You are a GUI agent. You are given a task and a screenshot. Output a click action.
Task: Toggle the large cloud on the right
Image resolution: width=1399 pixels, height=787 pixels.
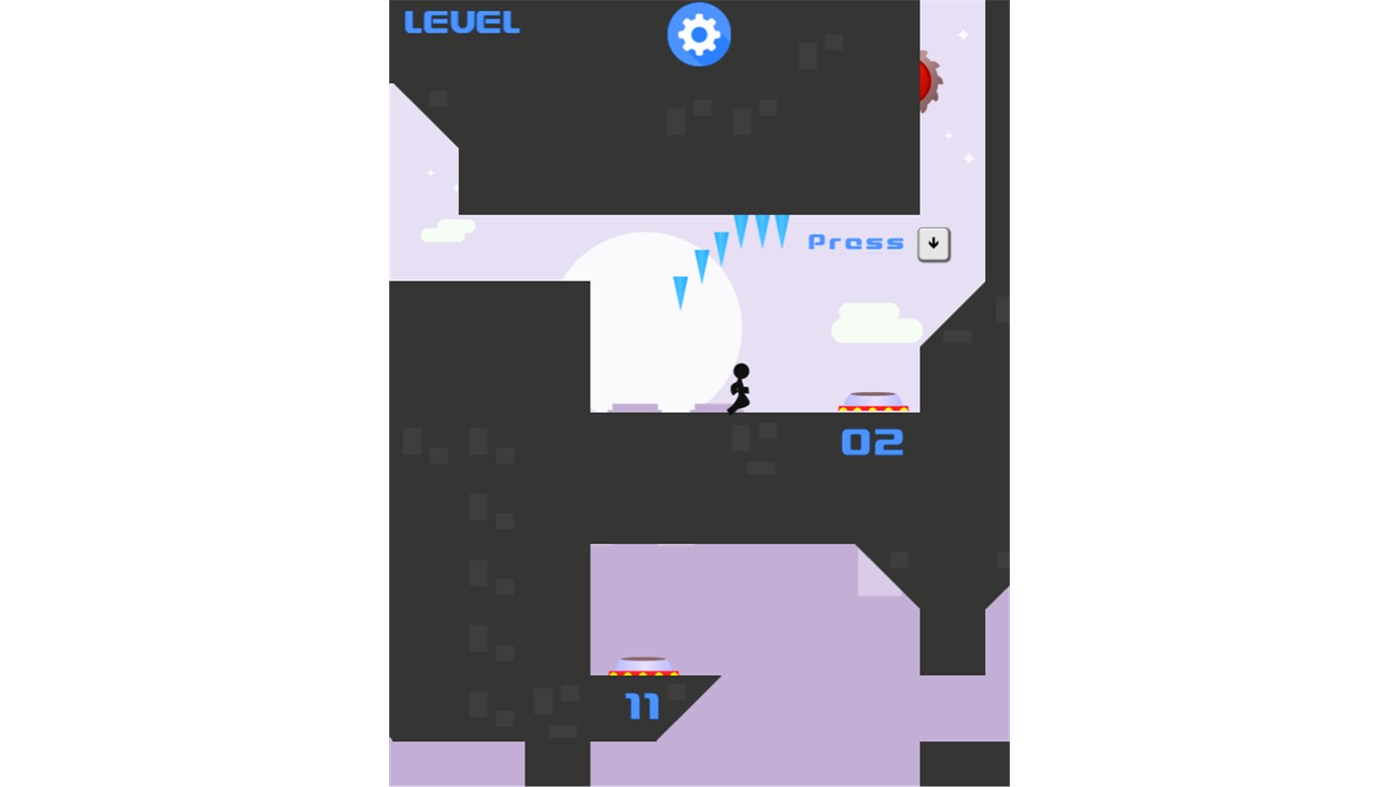(877, 323)
